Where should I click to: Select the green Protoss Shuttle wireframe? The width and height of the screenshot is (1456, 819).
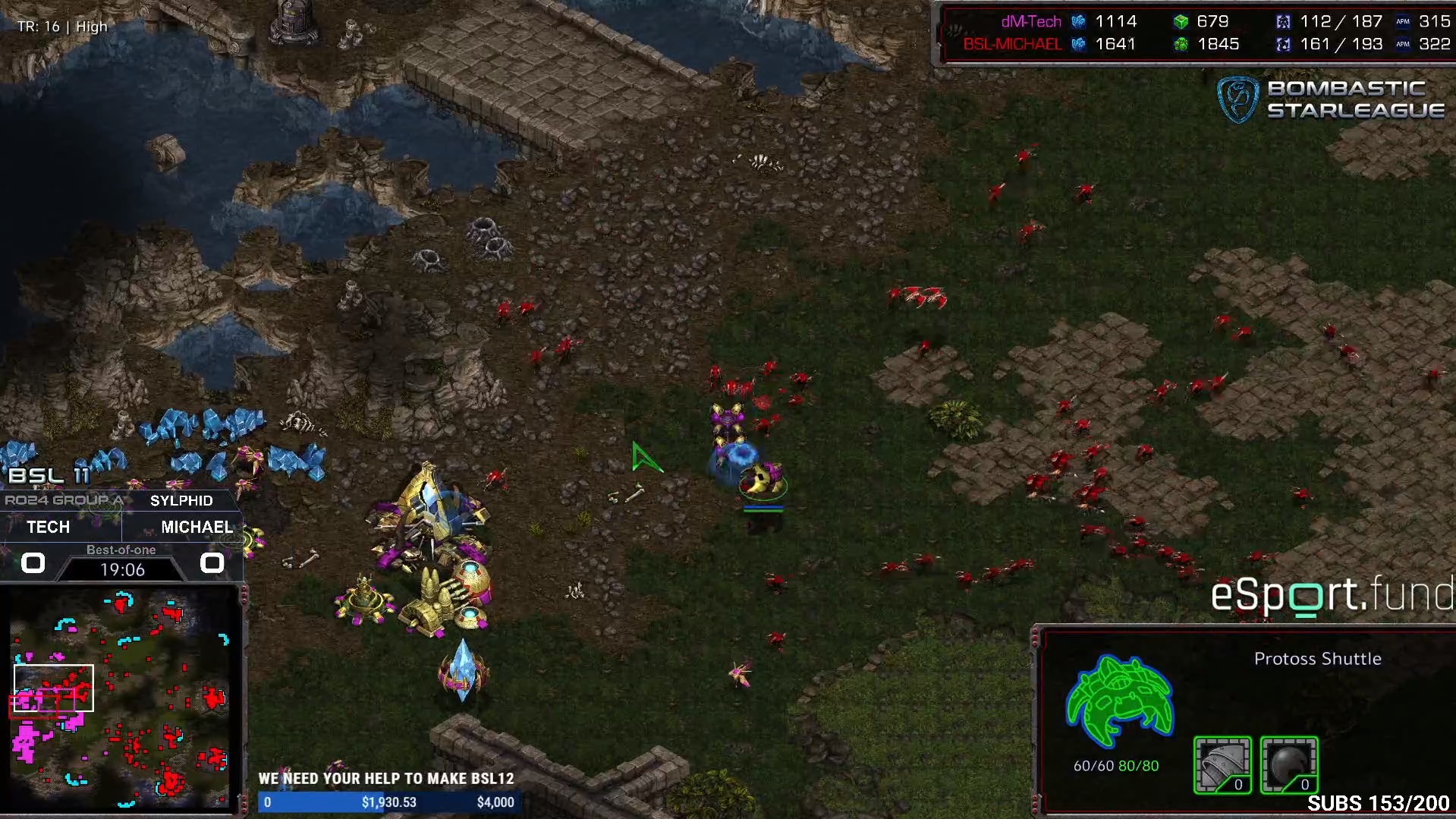(x=1119, y=701)
